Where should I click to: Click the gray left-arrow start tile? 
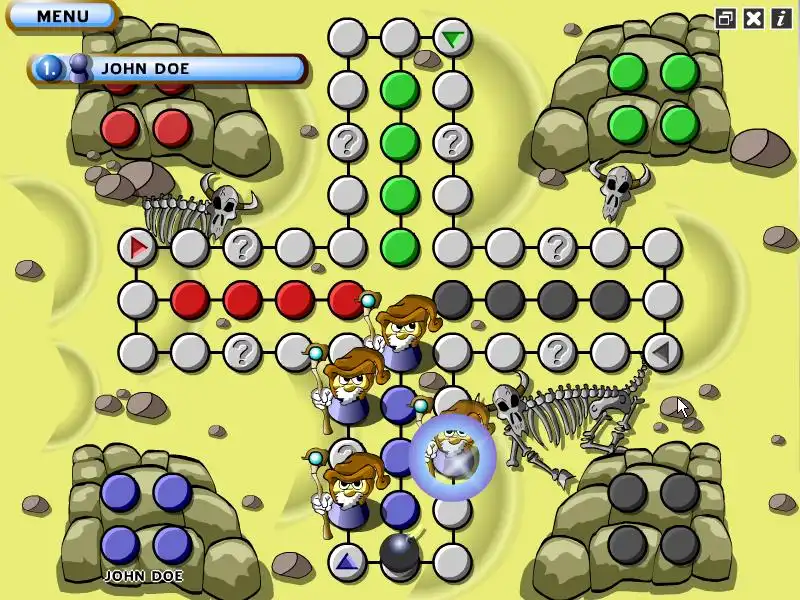point(661,351)
